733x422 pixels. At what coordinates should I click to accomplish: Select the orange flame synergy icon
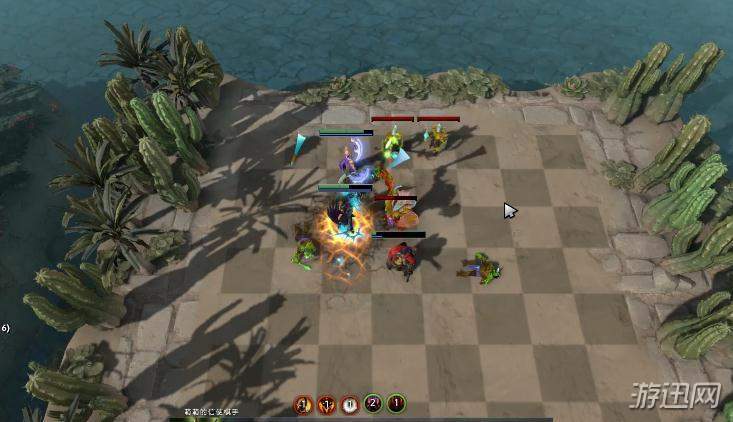pyautogui.click(x=326, y=405)
